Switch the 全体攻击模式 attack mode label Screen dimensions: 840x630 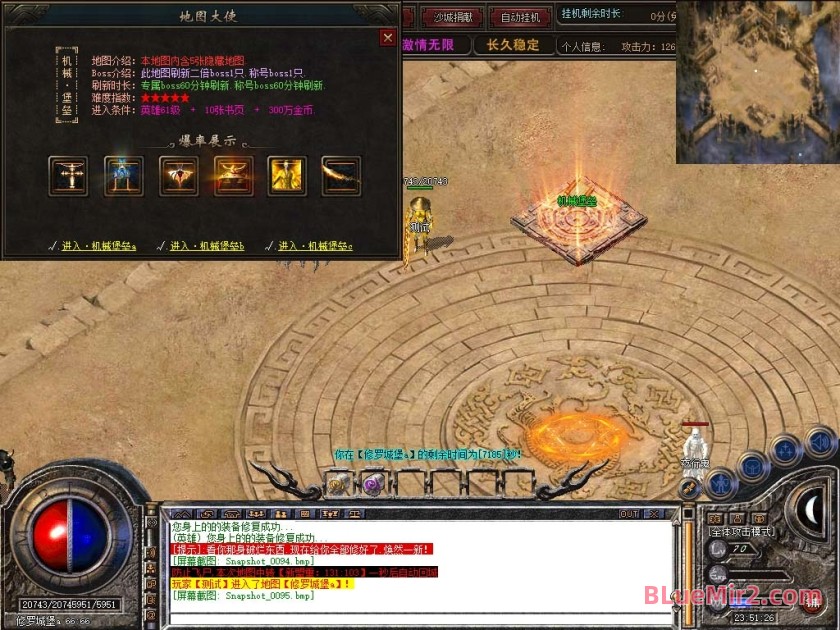coord(741,533)
